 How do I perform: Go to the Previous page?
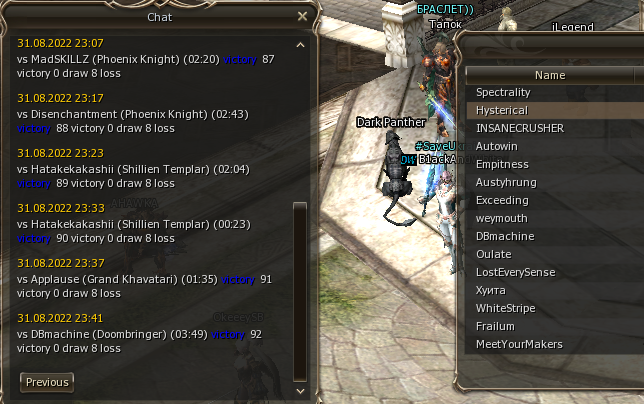[x=47, y=382]
